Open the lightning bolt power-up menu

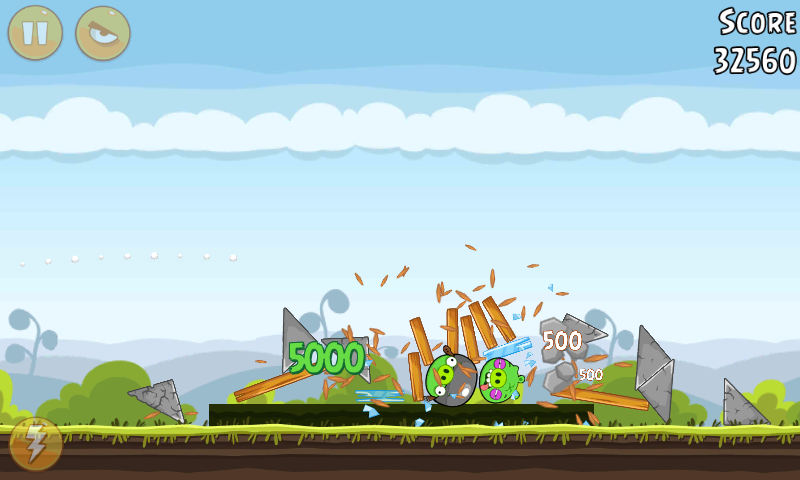click(x=35, y=444)
